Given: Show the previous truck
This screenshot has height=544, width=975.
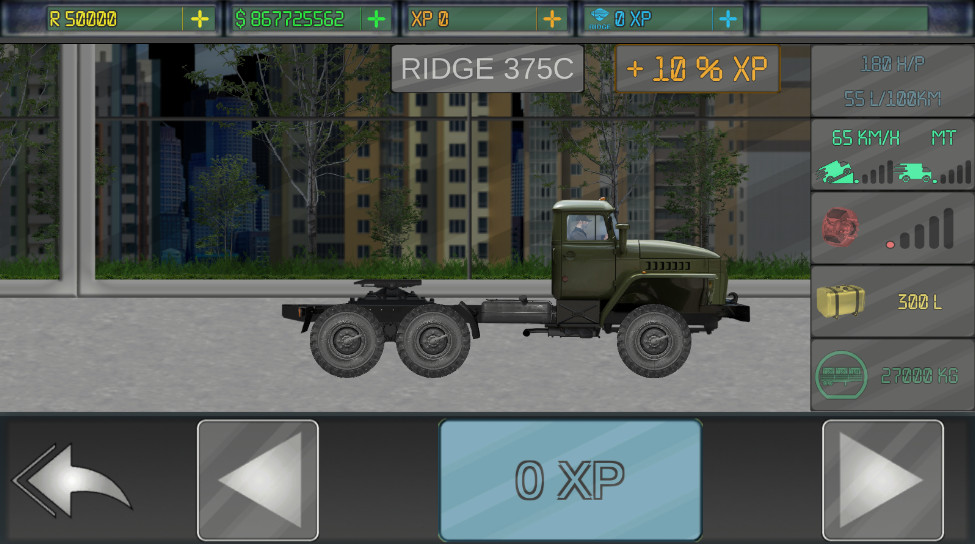Looking at the screenshot, I should (x=258, y=480).
